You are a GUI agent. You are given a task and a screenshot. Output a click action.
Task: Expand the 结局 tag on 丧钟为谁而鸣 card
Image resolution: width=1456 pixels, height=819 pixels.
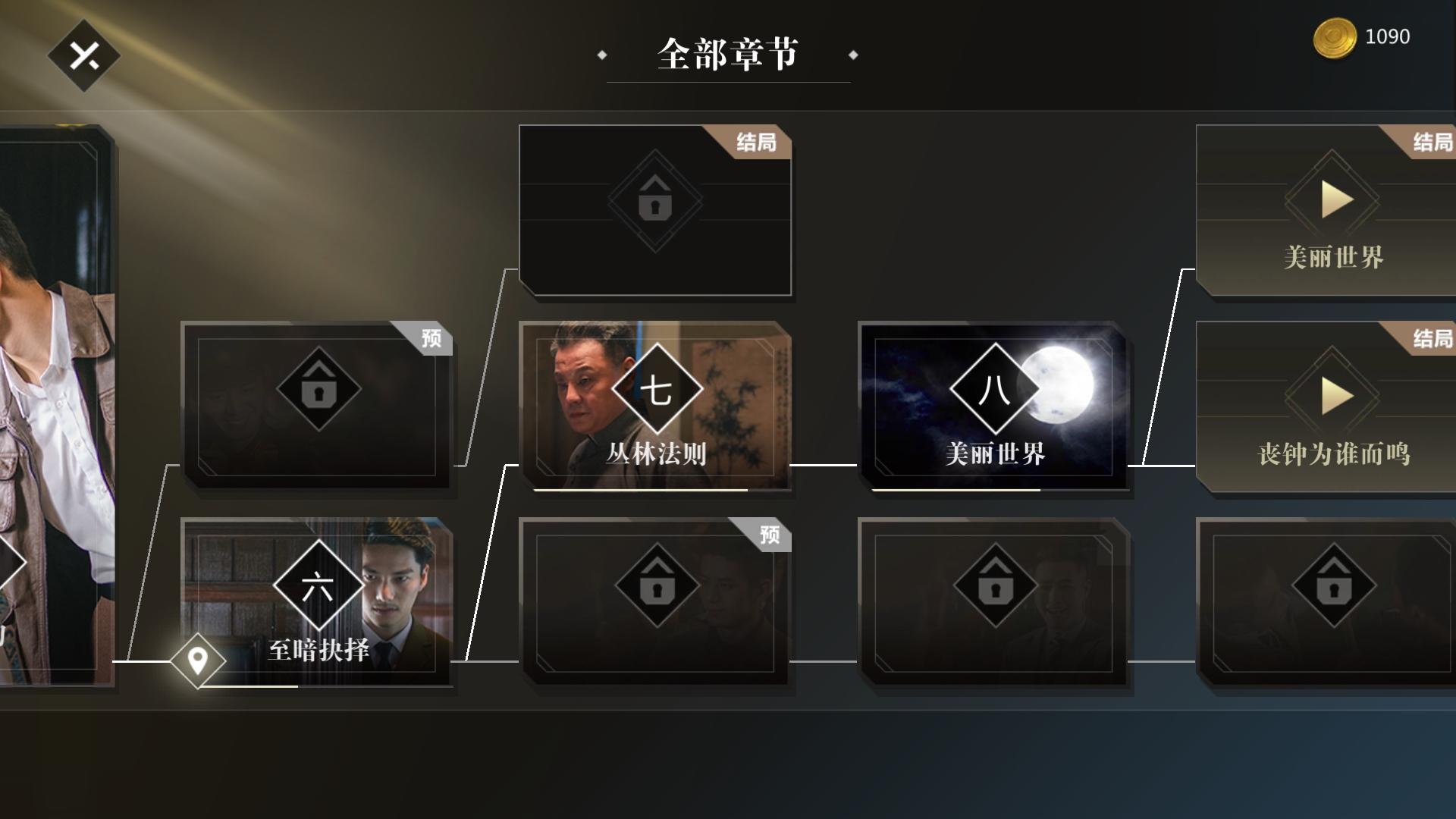(x=1430, y=339)
